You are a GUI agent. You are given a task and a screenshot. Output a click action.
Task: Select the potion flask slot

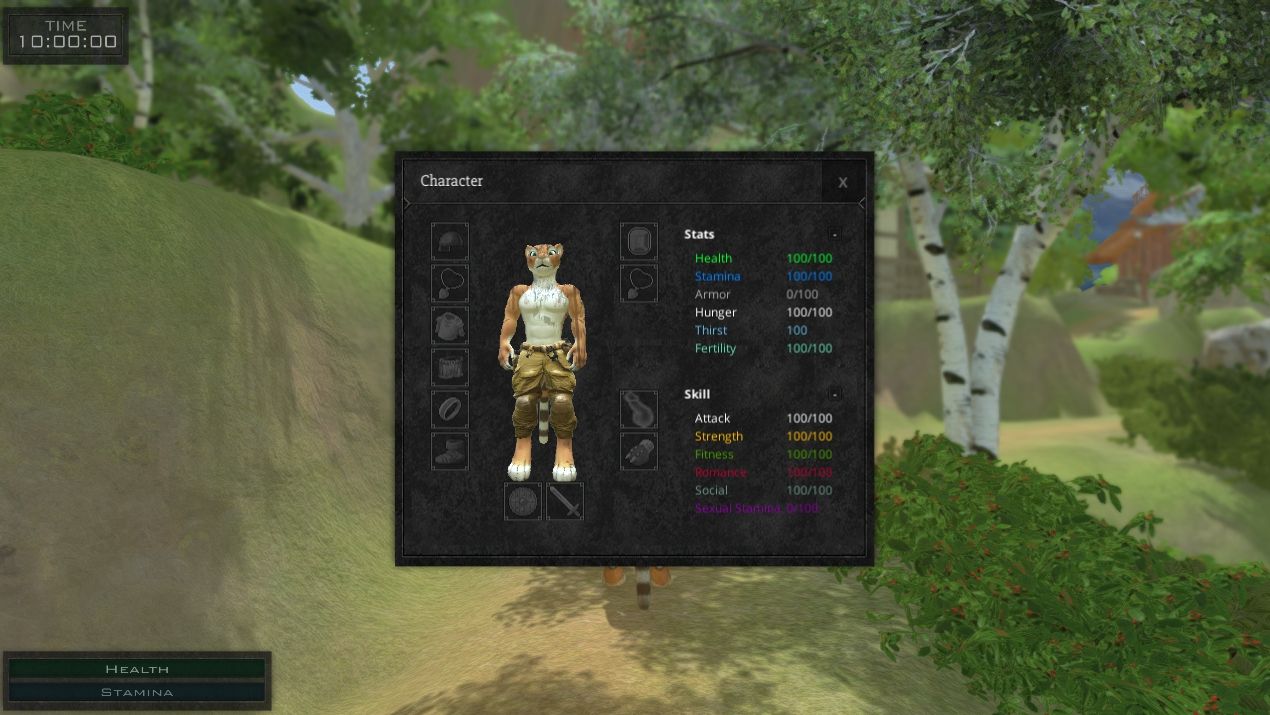(639, 409)
